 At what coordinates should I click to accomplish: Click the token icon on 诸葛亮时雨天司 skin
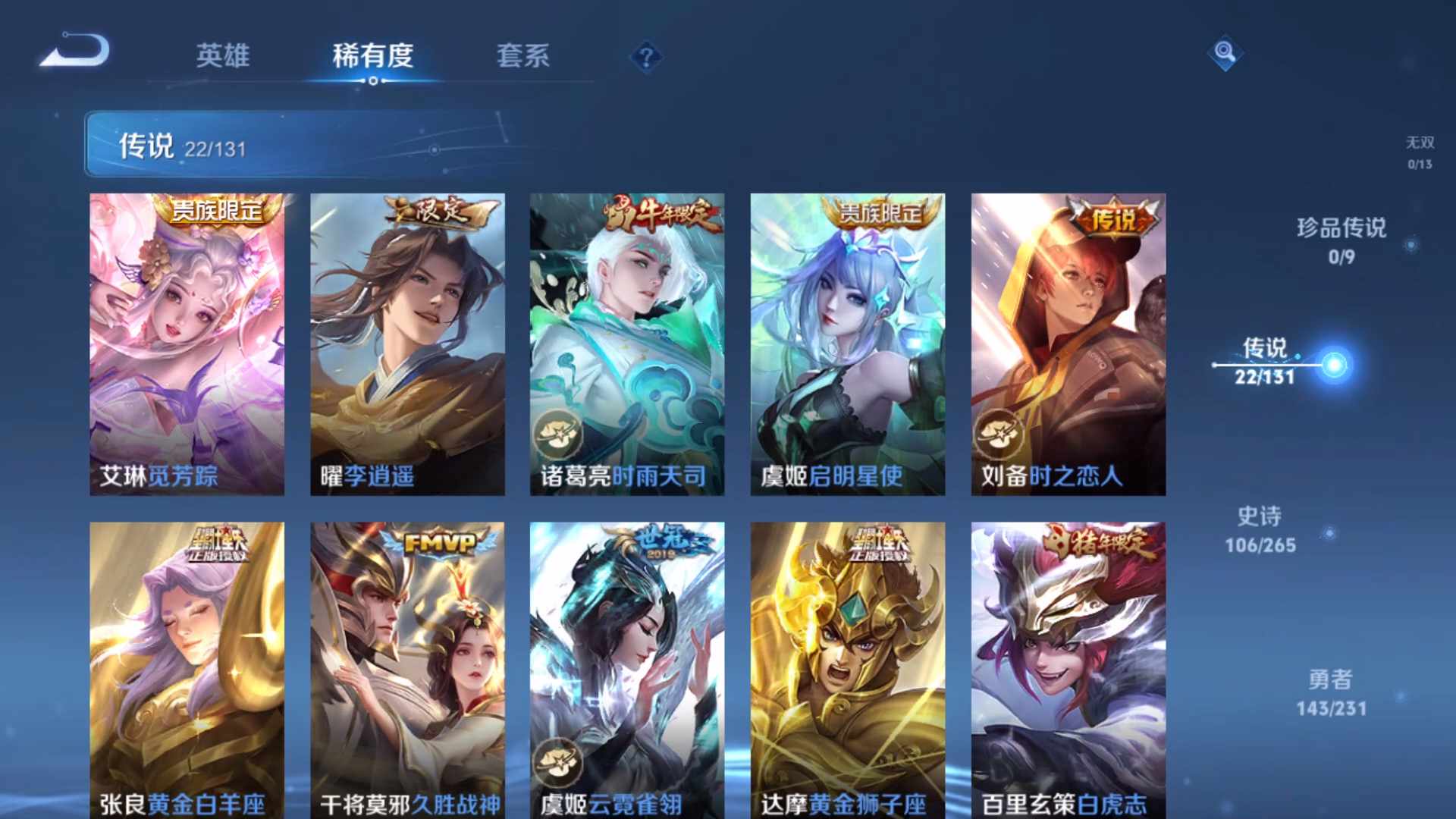click(x=557, y=433)
